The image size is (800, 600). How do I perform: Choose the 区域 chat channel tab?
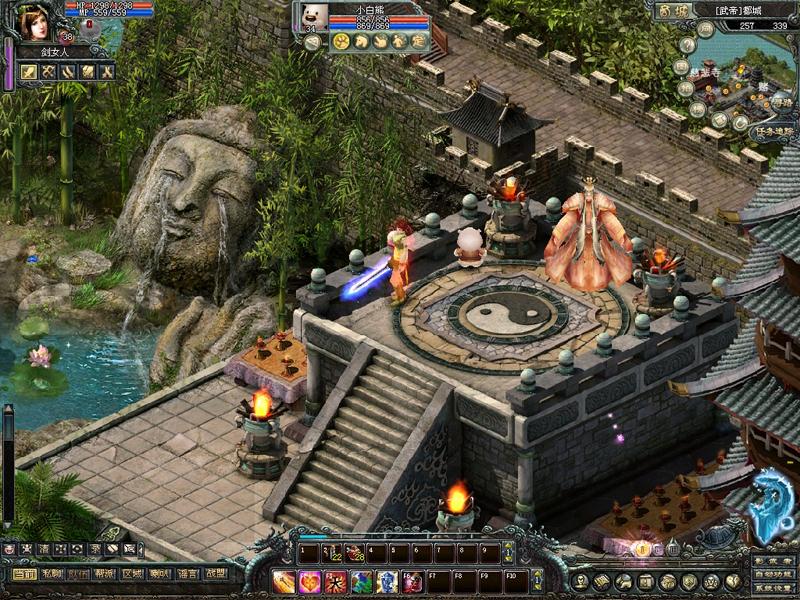point(132,574)
